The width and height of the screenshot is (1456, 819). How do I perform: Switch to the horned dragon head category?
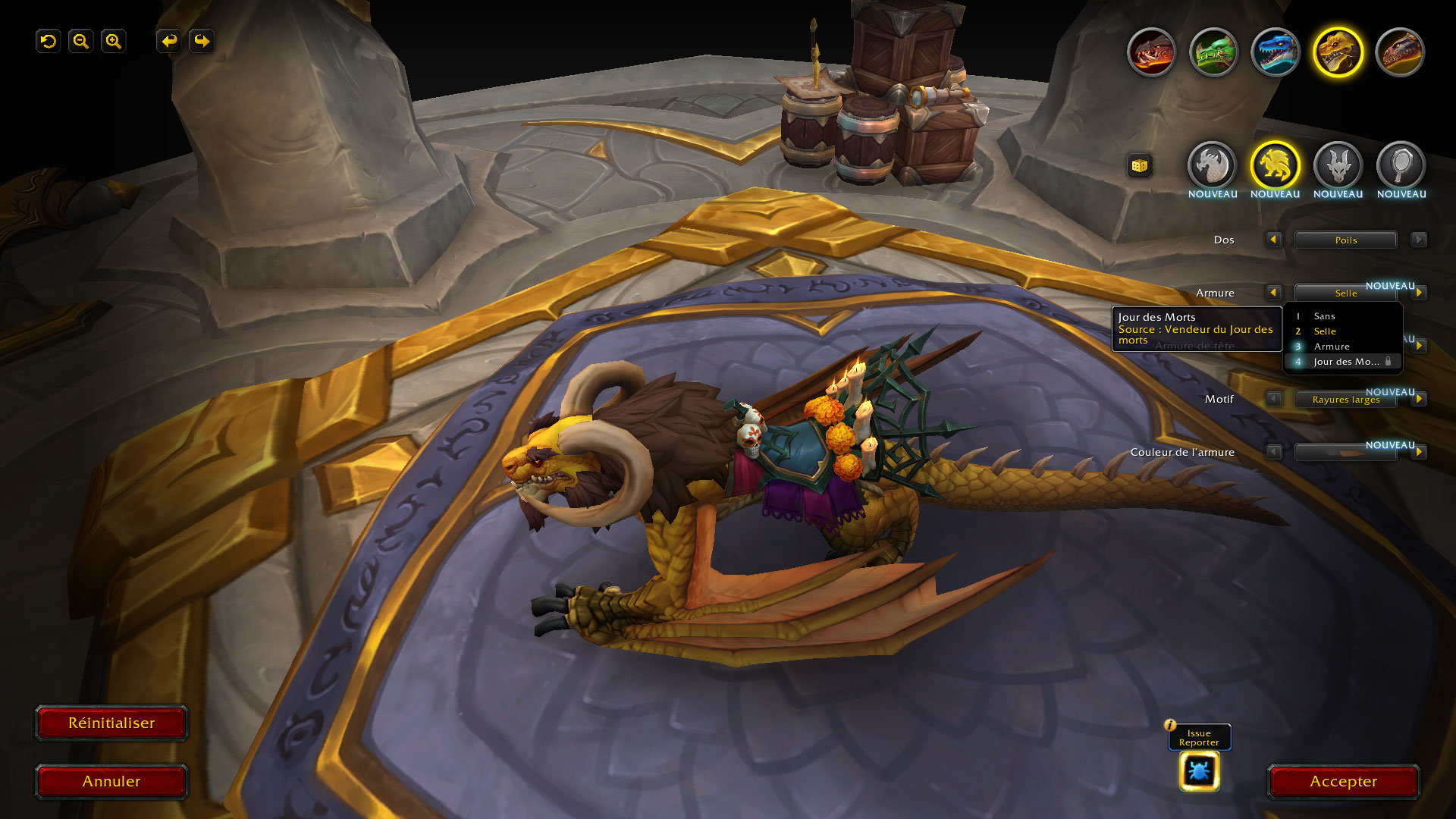coord(1338,165)
